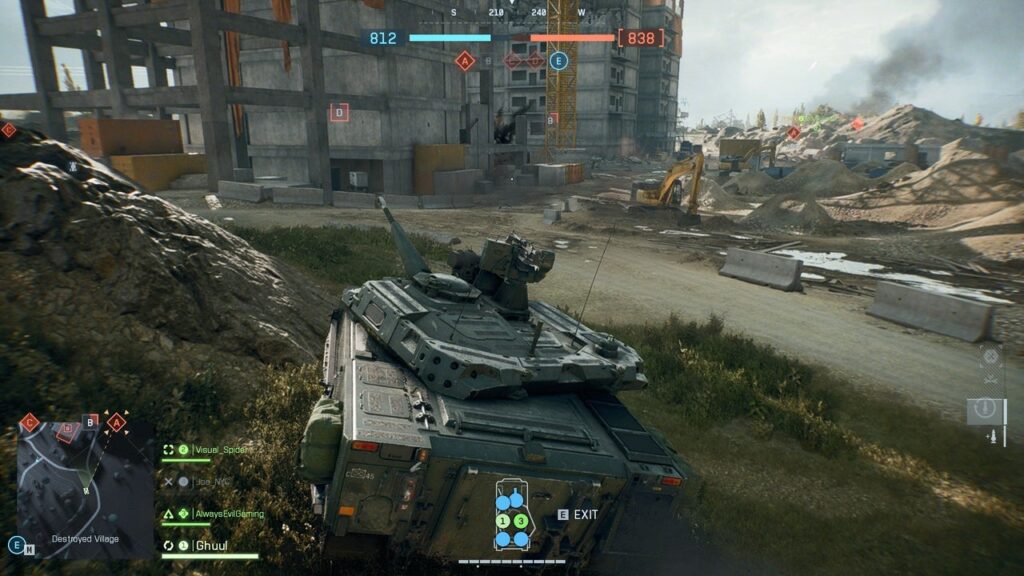Select objective A marker on the minimap
The height and width of the screenshot is (576, 1024).
[117, 422]
